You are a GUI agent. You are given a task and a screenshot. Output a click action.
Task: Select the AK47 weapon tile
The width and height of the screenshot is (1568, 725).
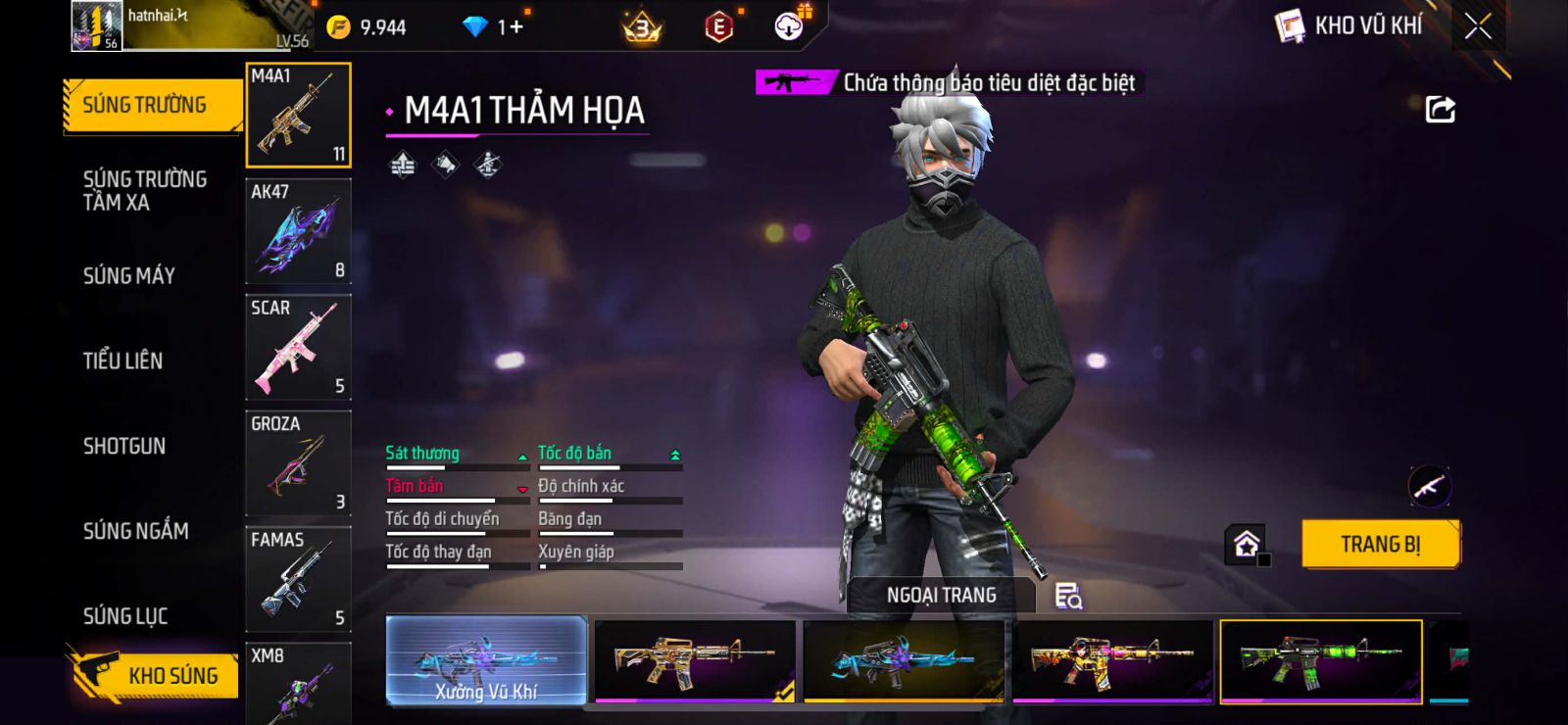point(298,231)
